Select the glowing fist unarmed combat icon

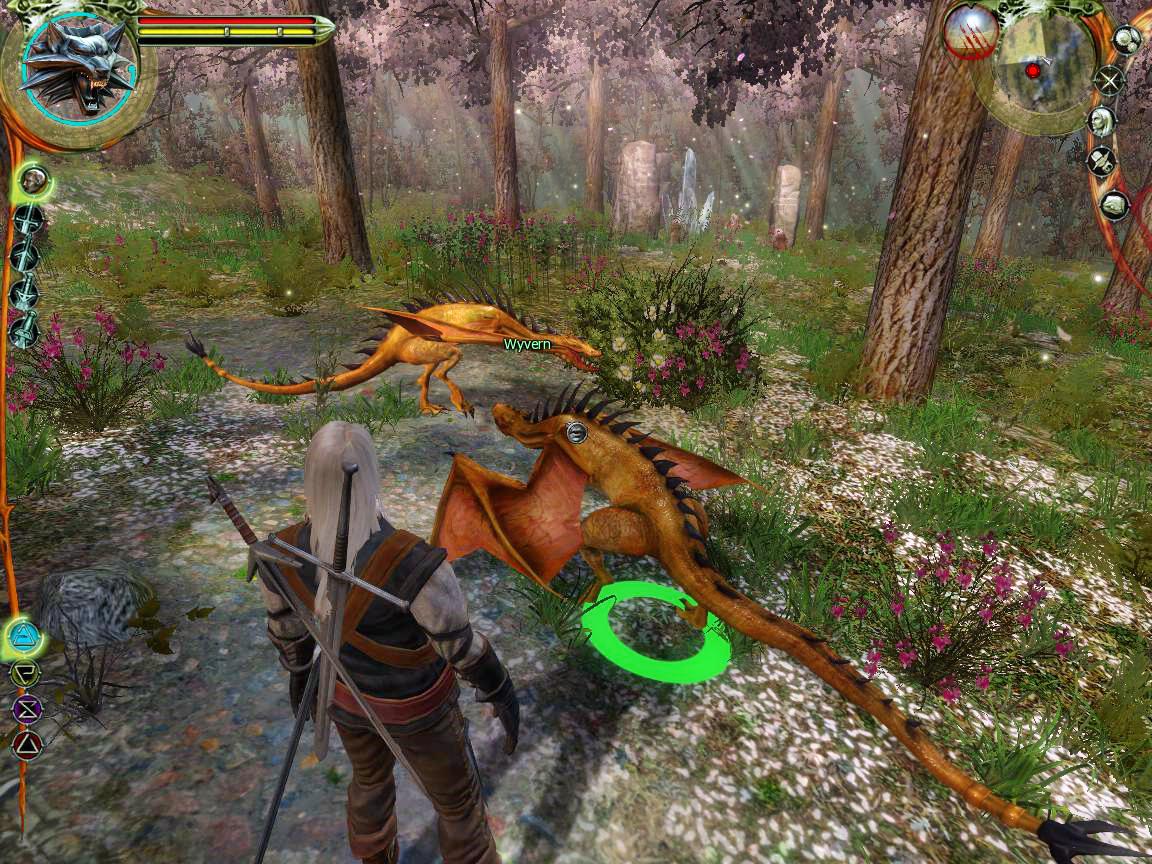pos(35,181)
